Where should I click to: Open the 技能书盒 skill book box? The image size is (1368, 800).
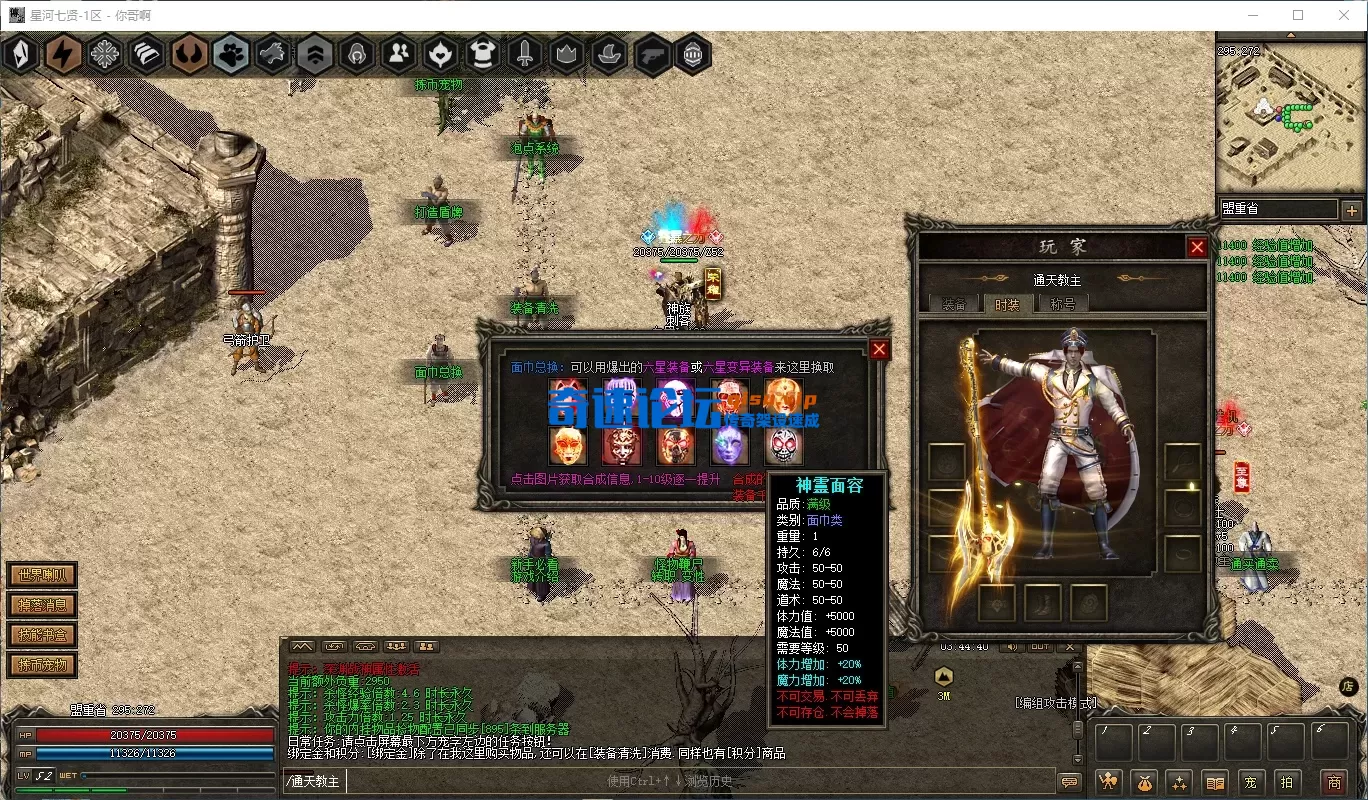(42, 635)
